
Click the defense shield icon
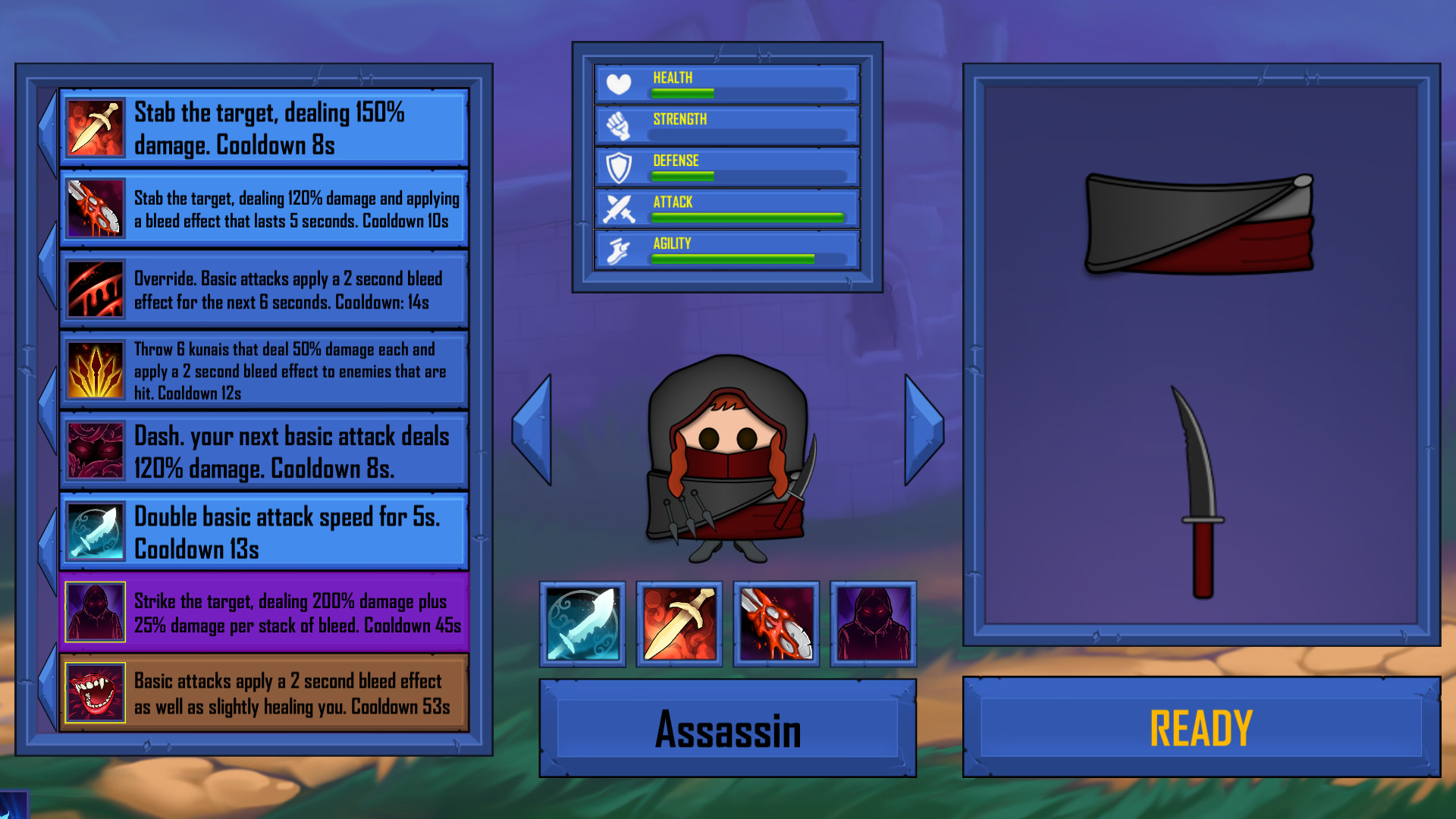pyautogui.click(x=619, y=165)
